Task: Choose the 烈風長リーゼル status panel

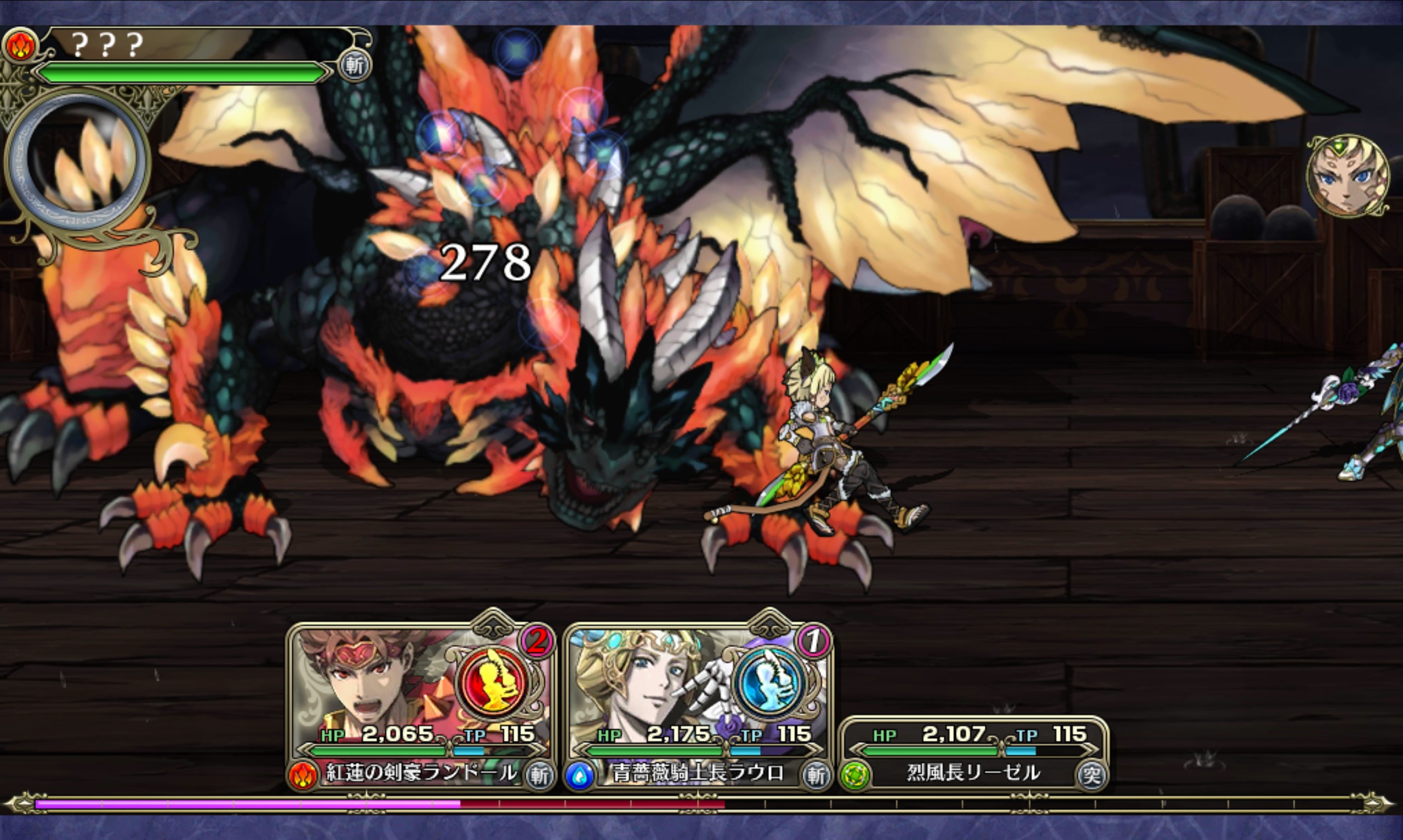Action: point(973,753)
